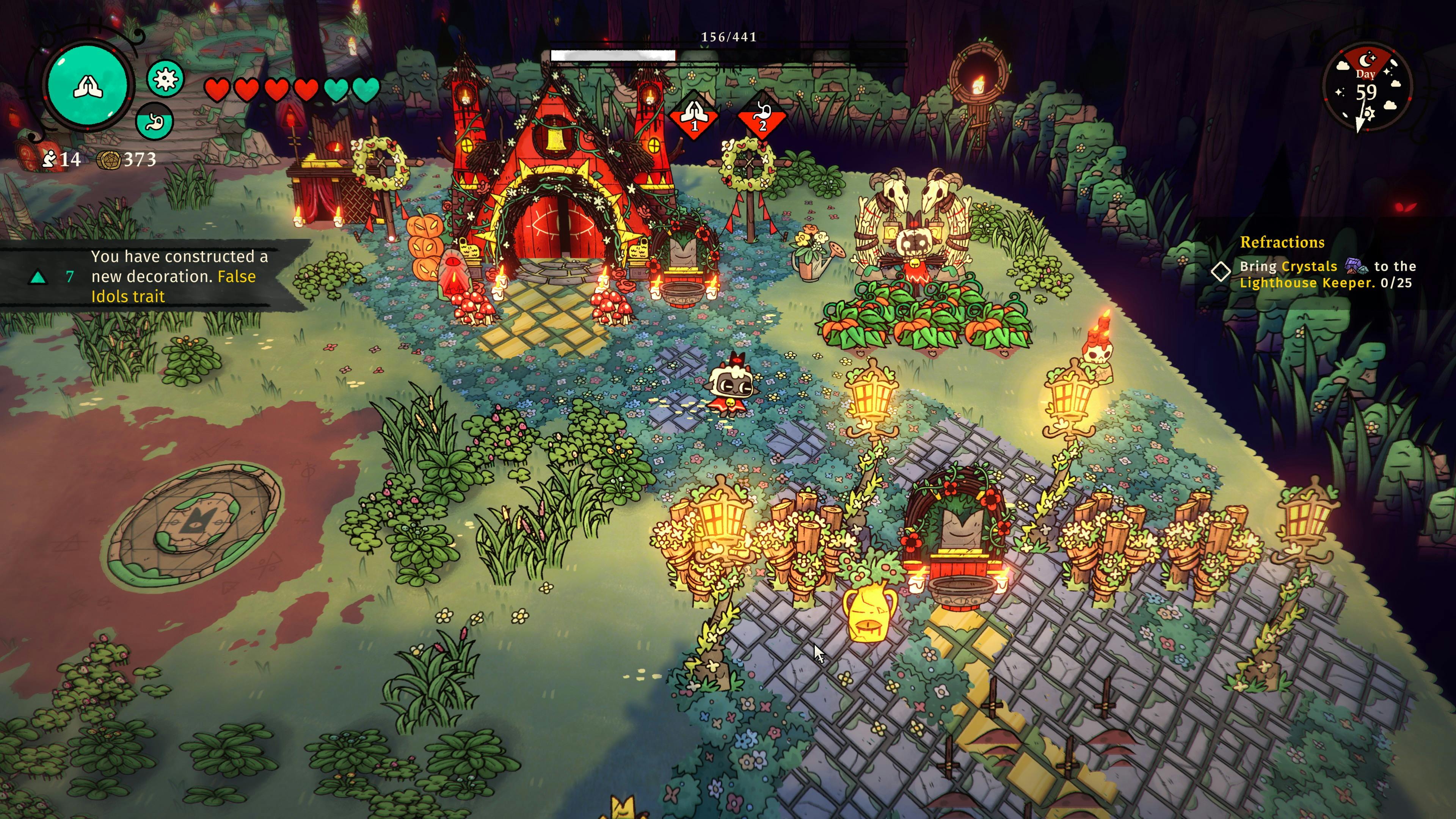Click the red hunger notification badge
Viewport: 1456px width, 819px height.
(x=762, y=116)
